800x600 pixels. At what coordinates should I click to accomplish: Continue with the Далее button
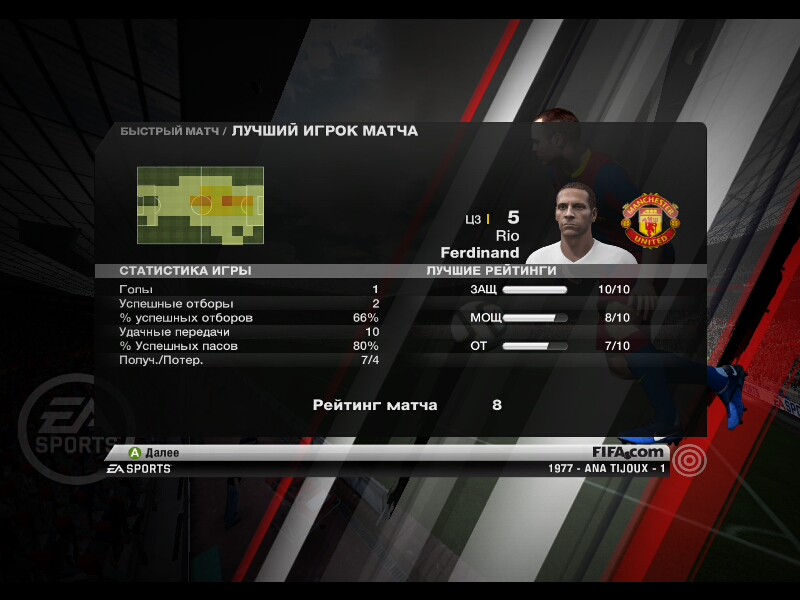[x=154, y=453]
